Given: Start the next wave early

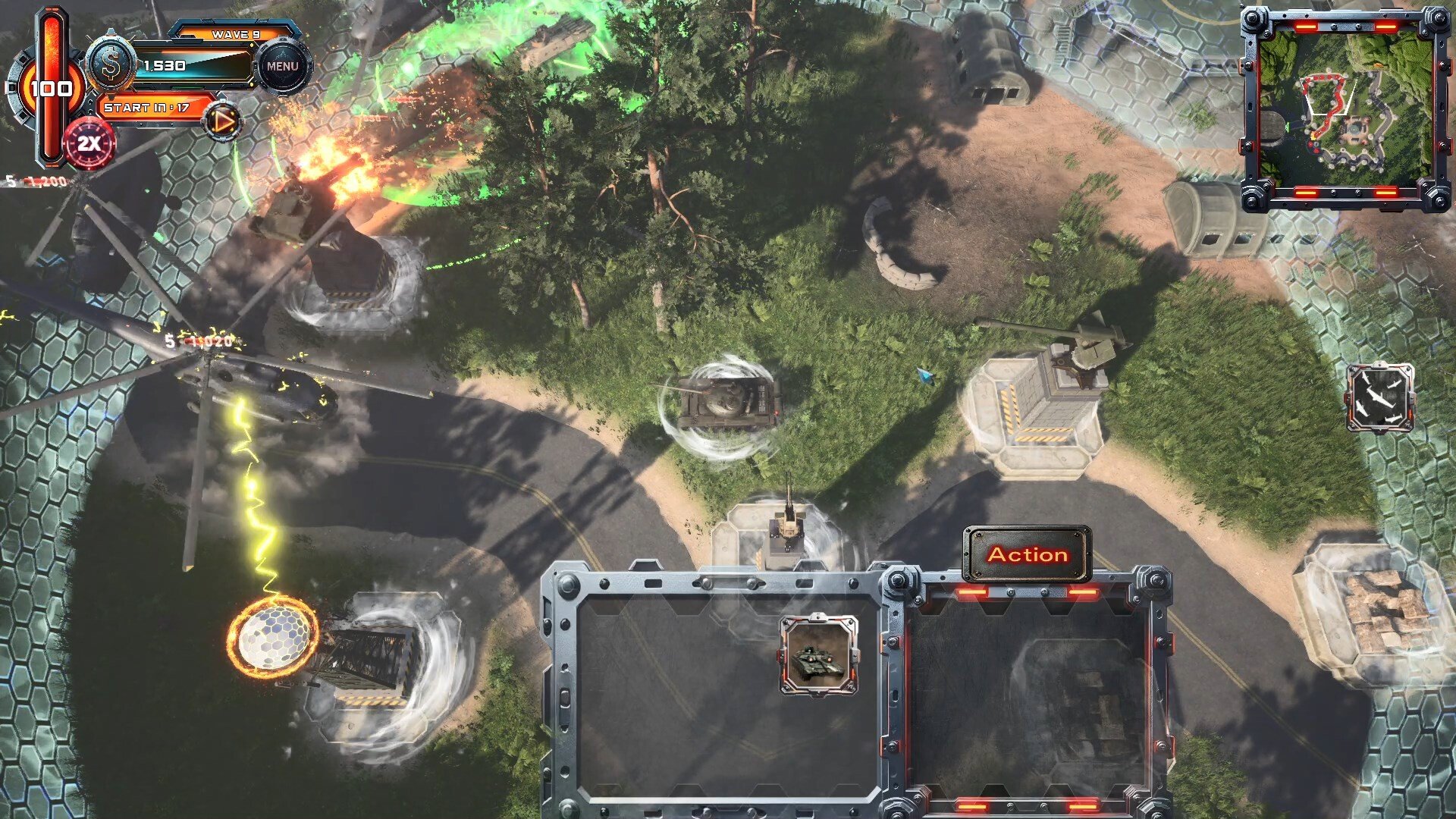Looking at the screenshot, I should click(223, 121).
